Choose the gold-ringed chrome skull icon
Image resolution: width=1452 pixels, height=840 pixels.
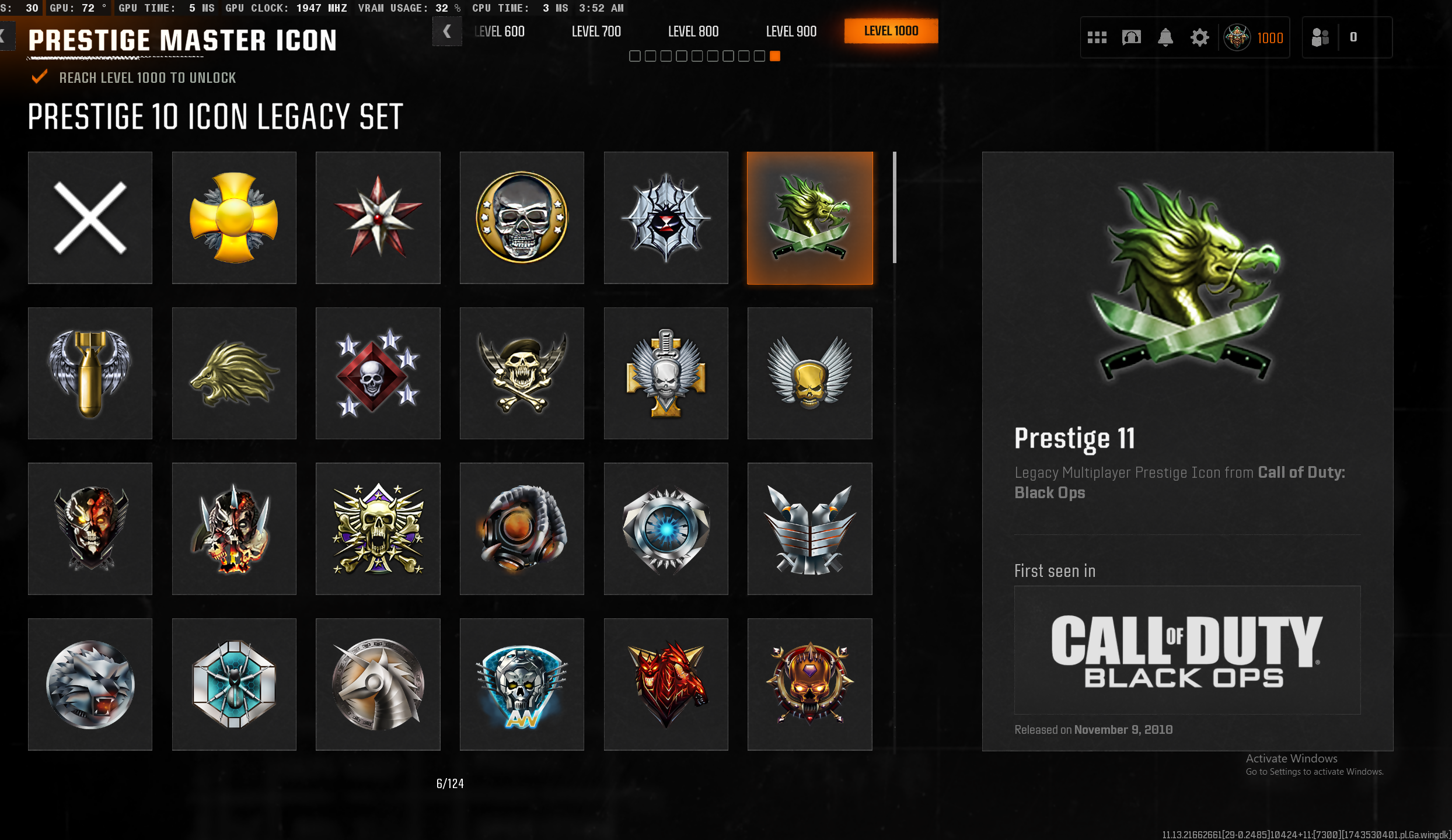point(522,218)
